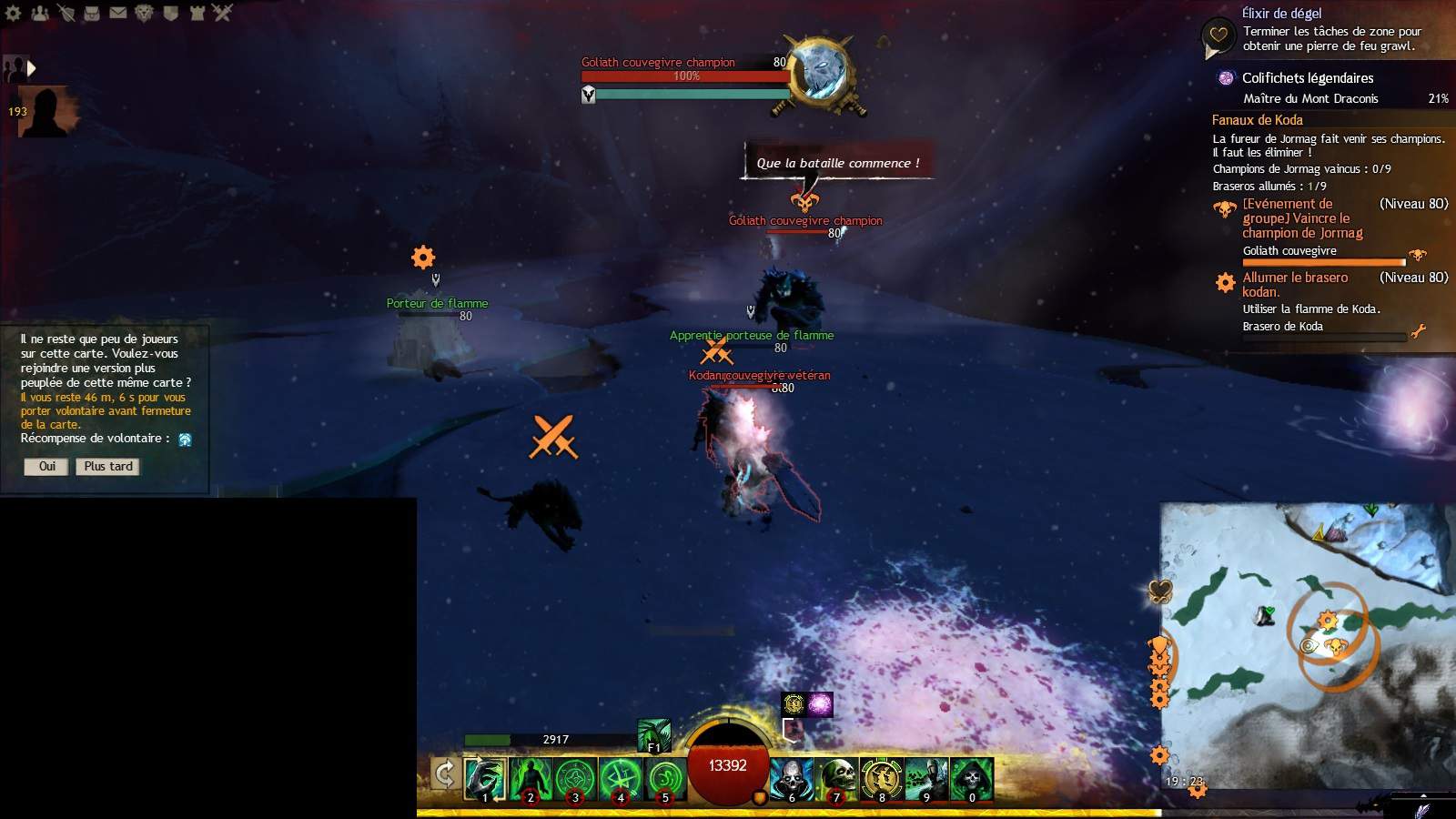Open the PvP crossed swords icon
This screenshot has height=819, width=1456.
[223, 13]
